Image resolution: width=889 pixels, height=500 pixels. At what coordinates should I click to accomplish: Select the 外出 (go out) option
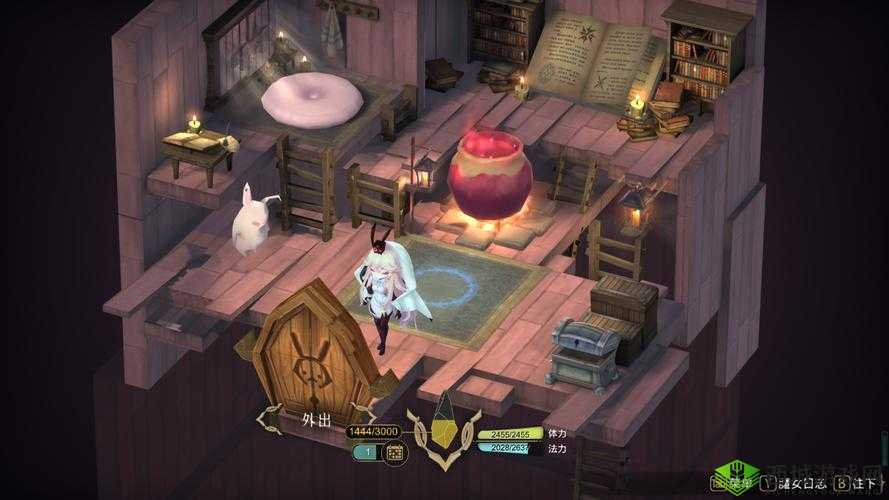click(315, 420)
